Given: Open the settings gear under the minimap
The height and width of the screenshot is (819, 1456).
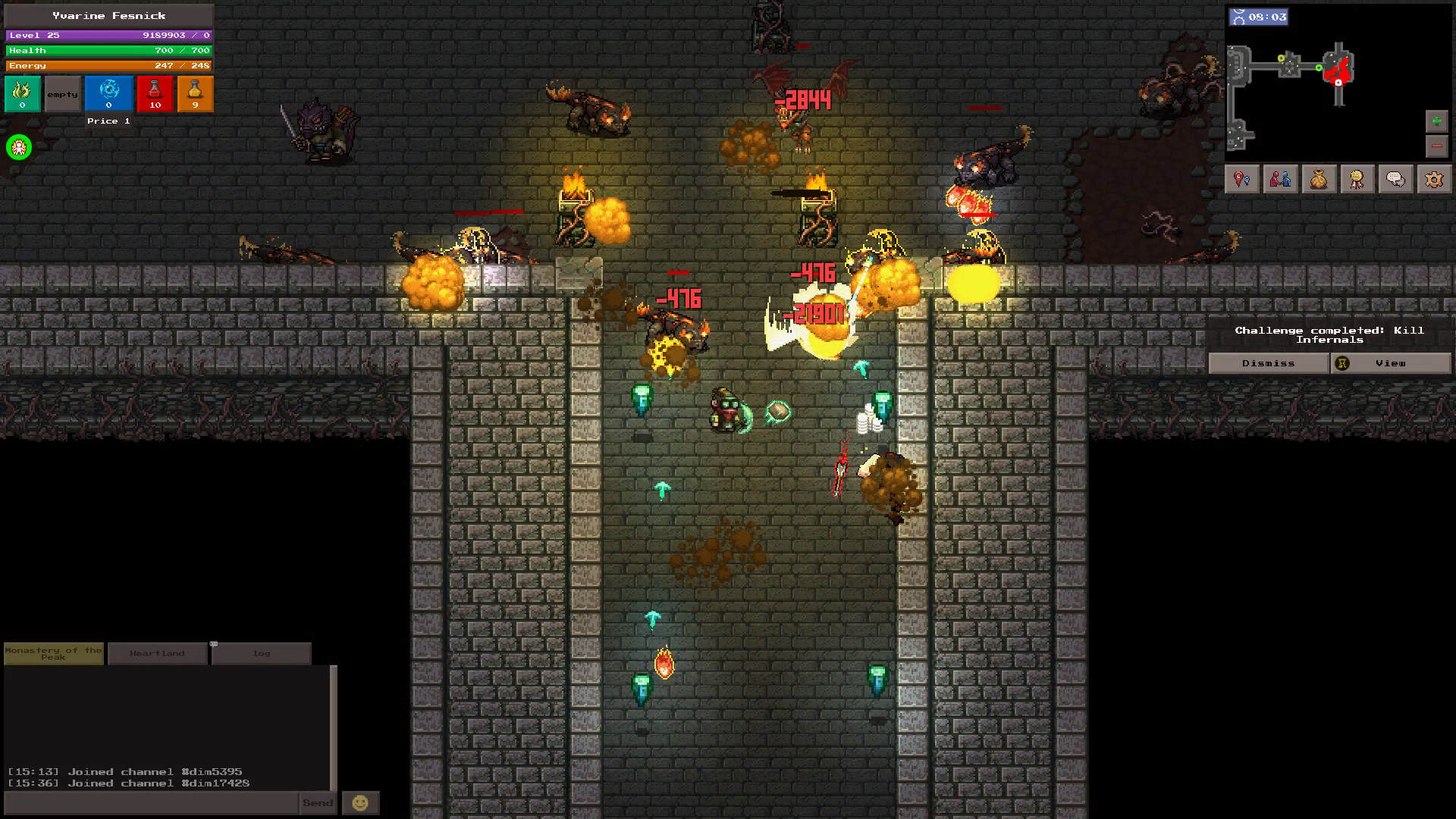Looking at the screenshot, I should [x=1433, y=180].
